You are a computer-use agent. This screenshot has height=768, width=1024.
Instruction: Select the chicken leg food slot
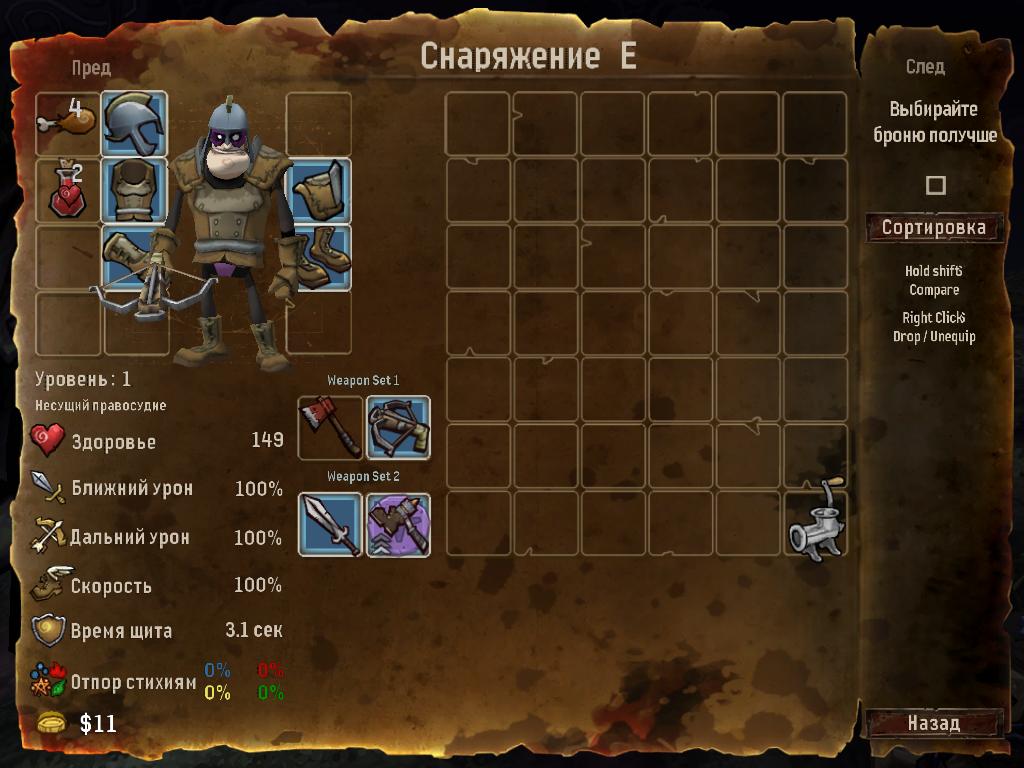[x=67, y=124]
